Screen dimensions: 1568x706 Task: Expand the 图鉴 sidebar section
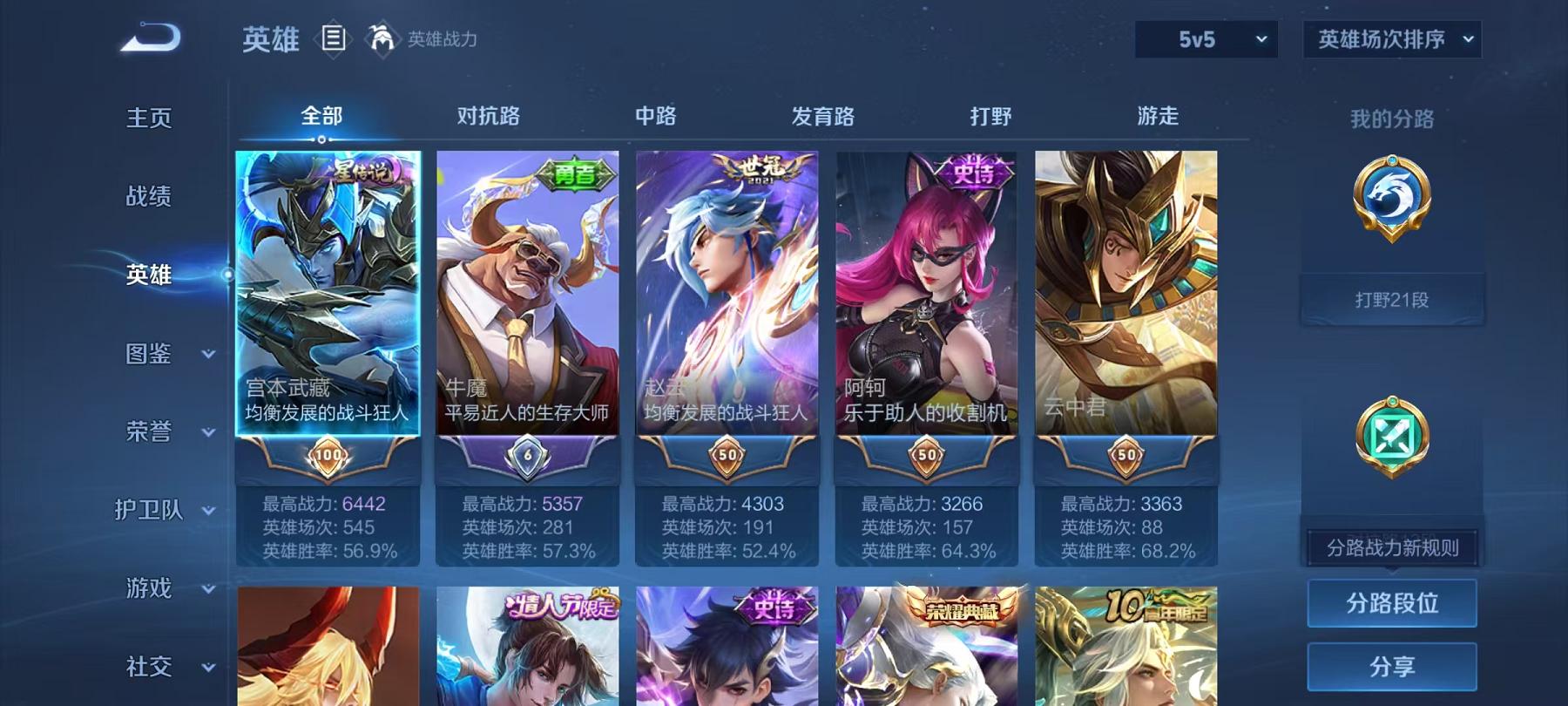(150, 355)
